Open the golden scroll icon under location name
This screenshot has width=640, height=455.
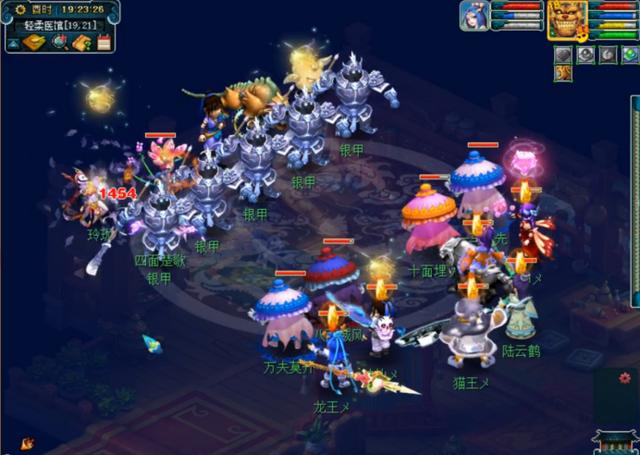click(34, 43)
